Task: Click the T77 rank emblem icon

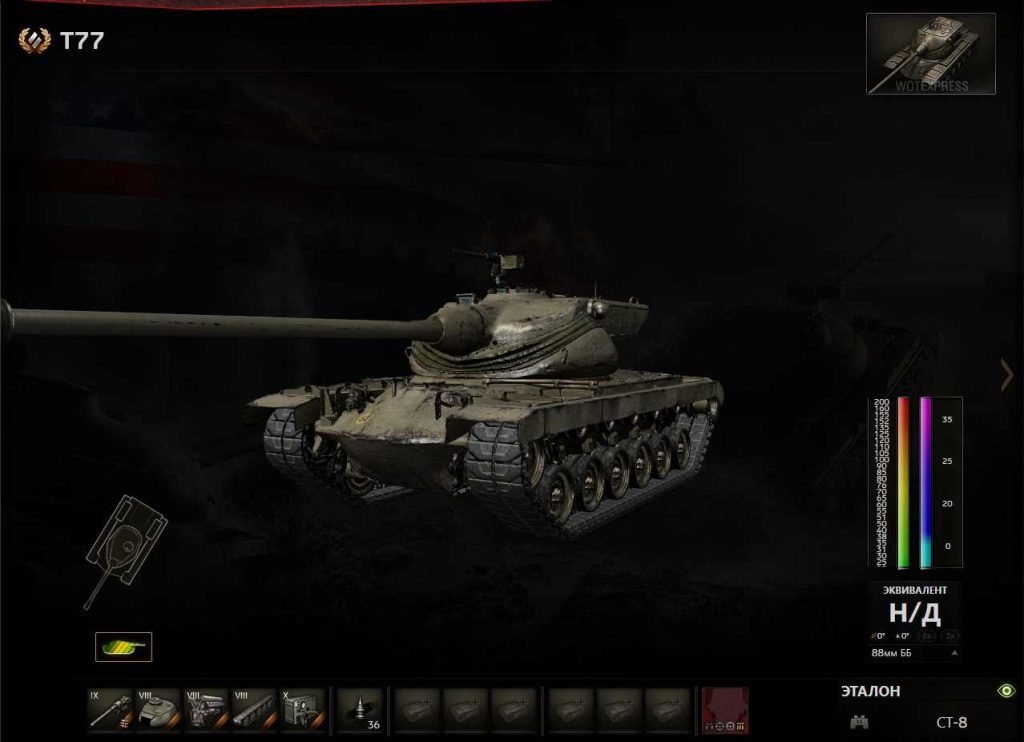Action: tap(34, 41)
